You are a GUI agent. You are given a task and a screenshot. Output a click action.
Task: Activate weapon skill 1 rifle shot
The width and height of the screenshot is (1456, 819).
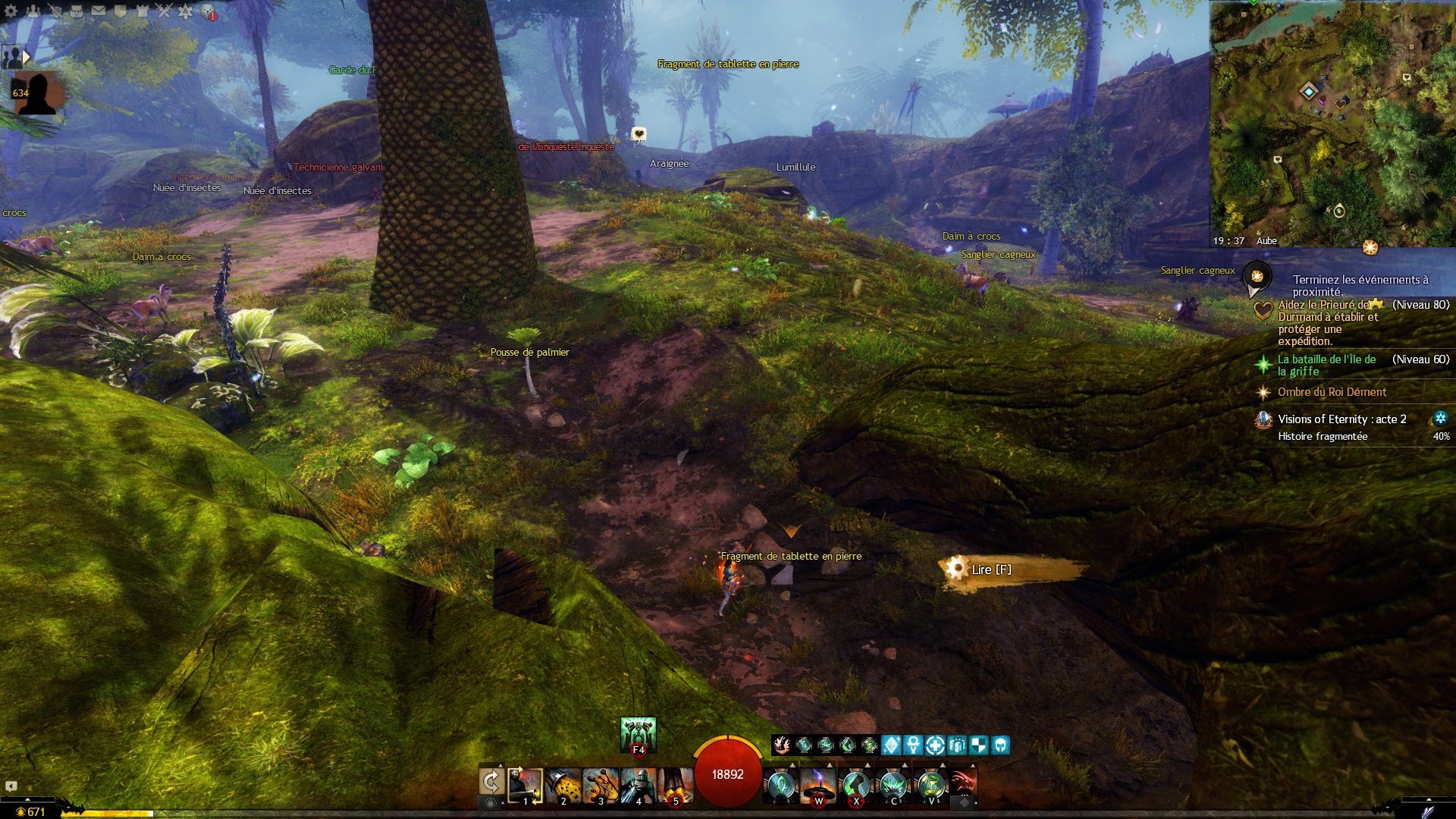(x=525, y=786)
